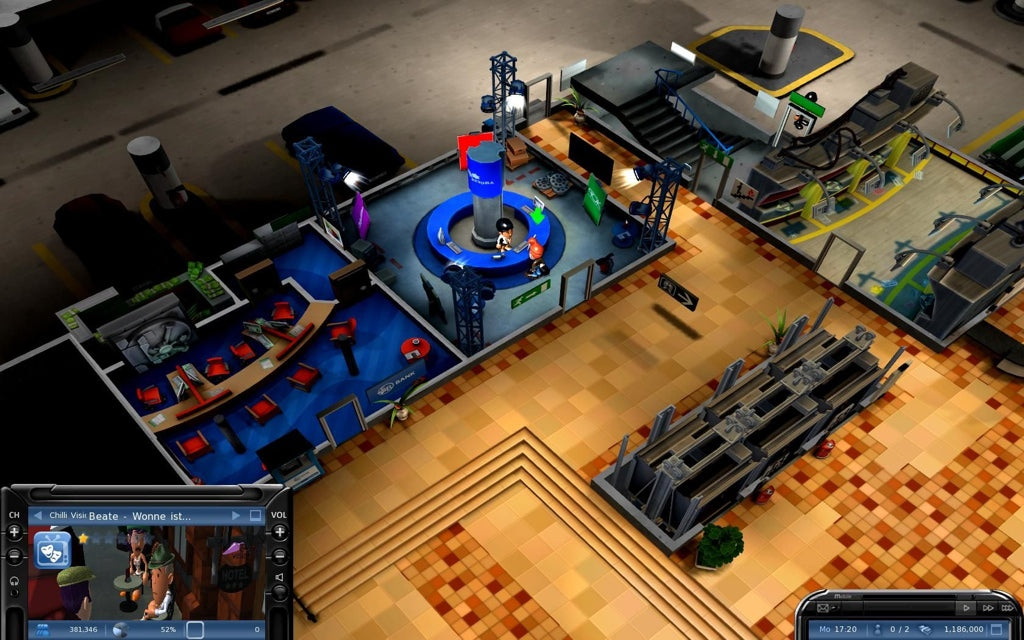1024x640 pixels.
Task: Open the mail envelope on the mobile
Action: [x=824, y=608]
